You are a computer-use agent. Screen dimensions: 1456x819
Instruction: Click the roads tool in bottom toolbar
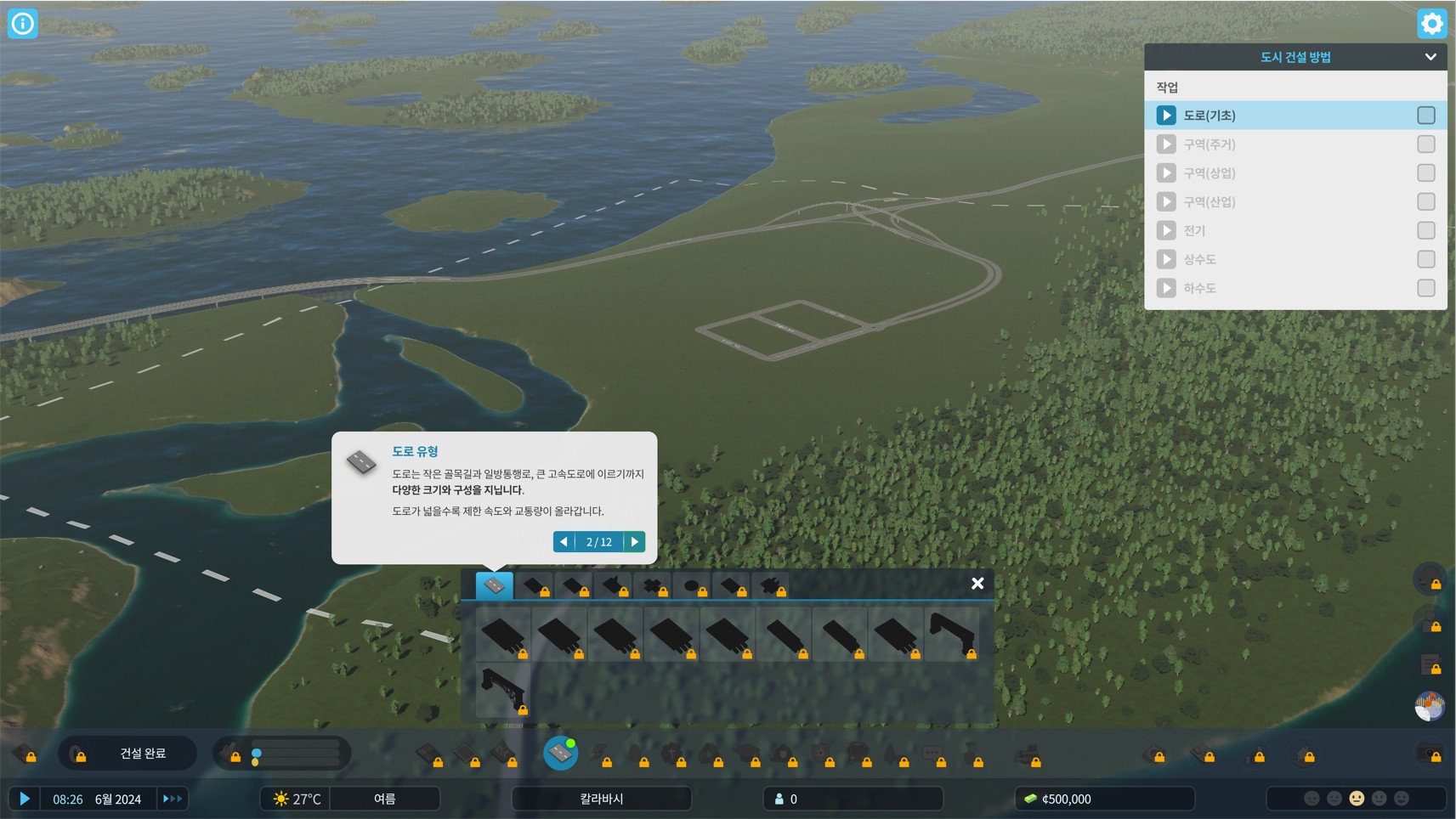pyautogui.click(x=560, y=753)
